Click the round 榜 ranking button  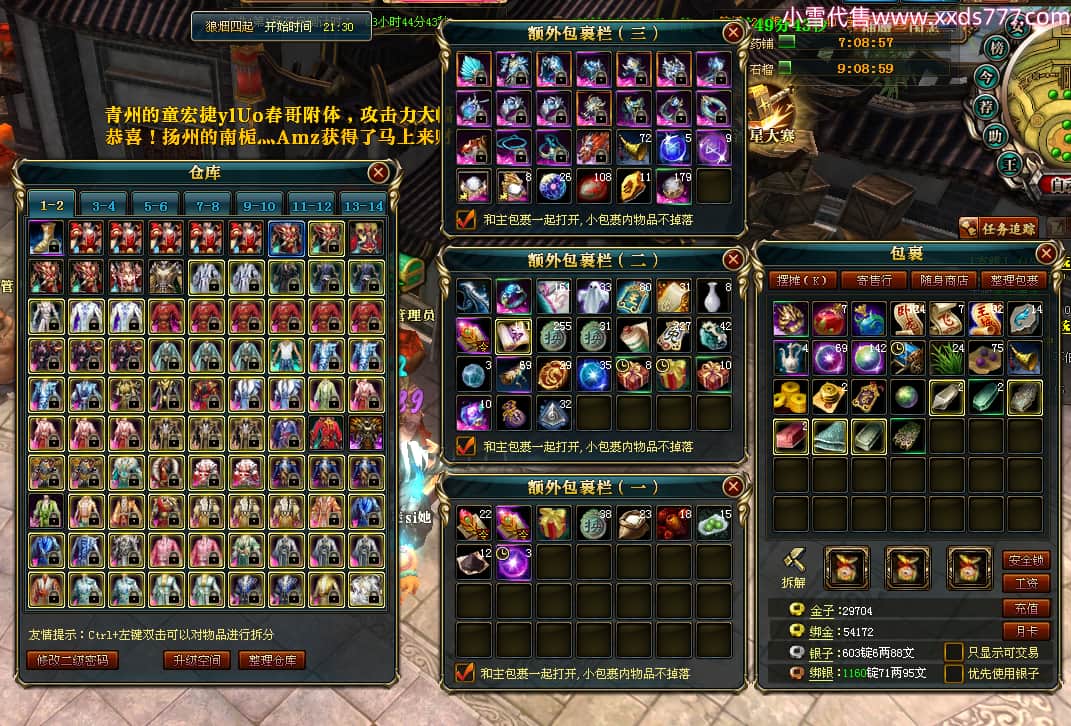[995, 47]
